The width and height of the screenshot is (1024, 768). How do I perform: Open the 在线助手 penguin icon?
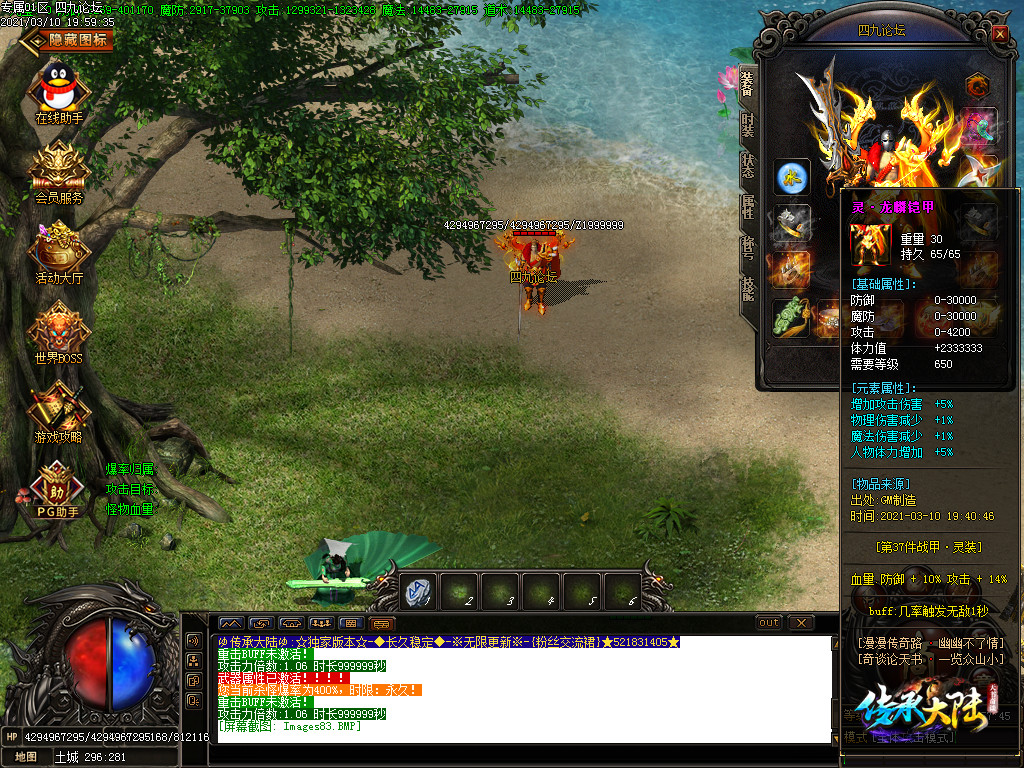pyautogui.click(x=59, y=88)
